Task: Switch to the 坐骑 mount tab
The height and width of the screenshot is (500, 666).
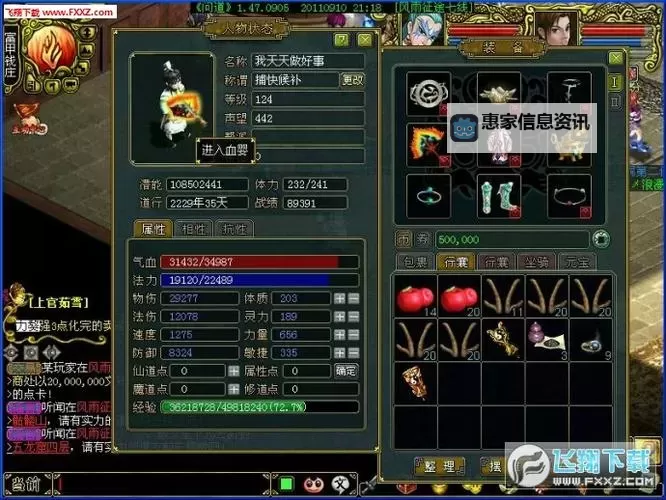Action: [534, 262]
